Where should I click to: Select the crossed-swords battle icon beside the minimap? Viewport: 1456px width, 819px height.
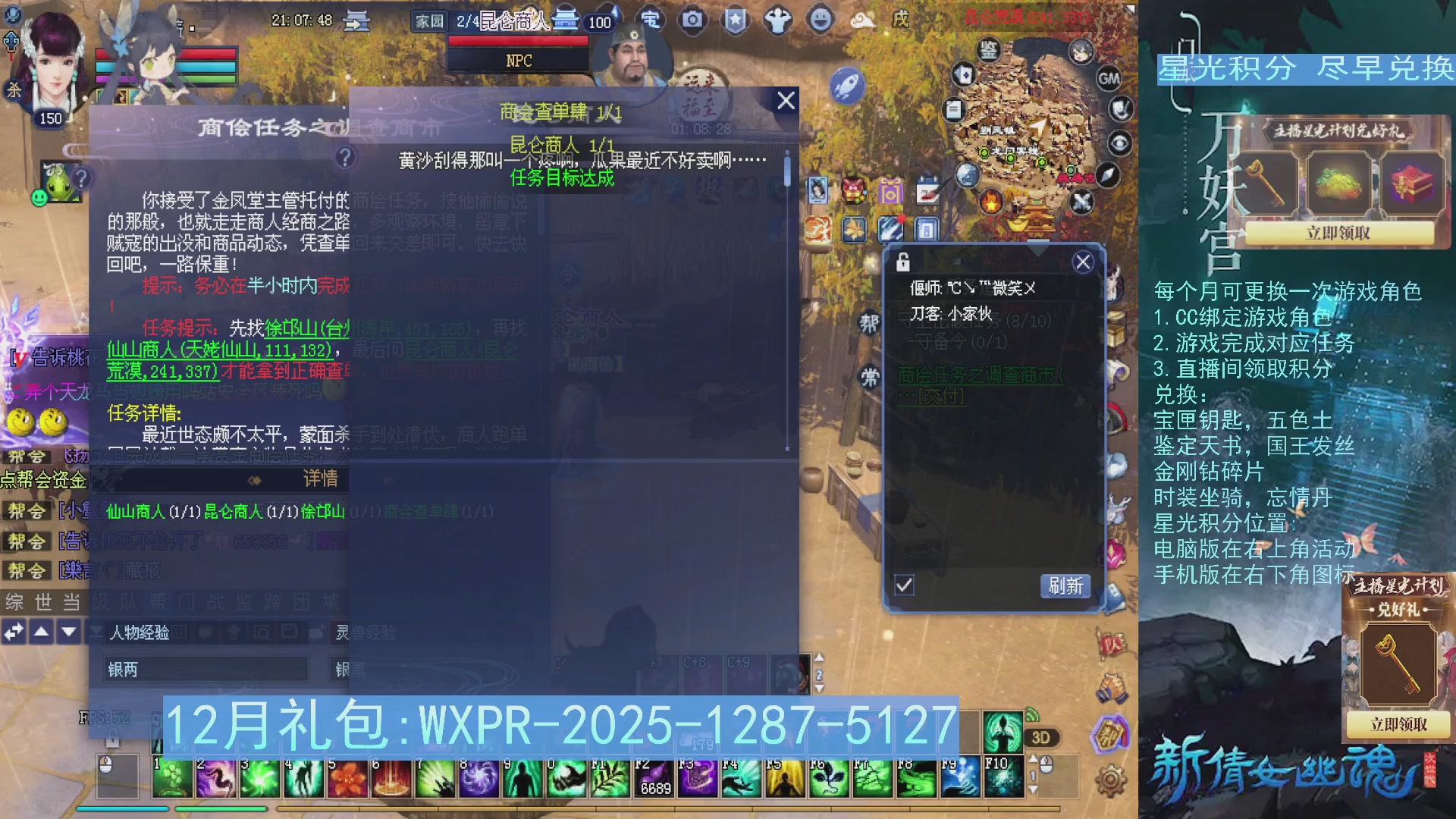tap(1082, 202)
